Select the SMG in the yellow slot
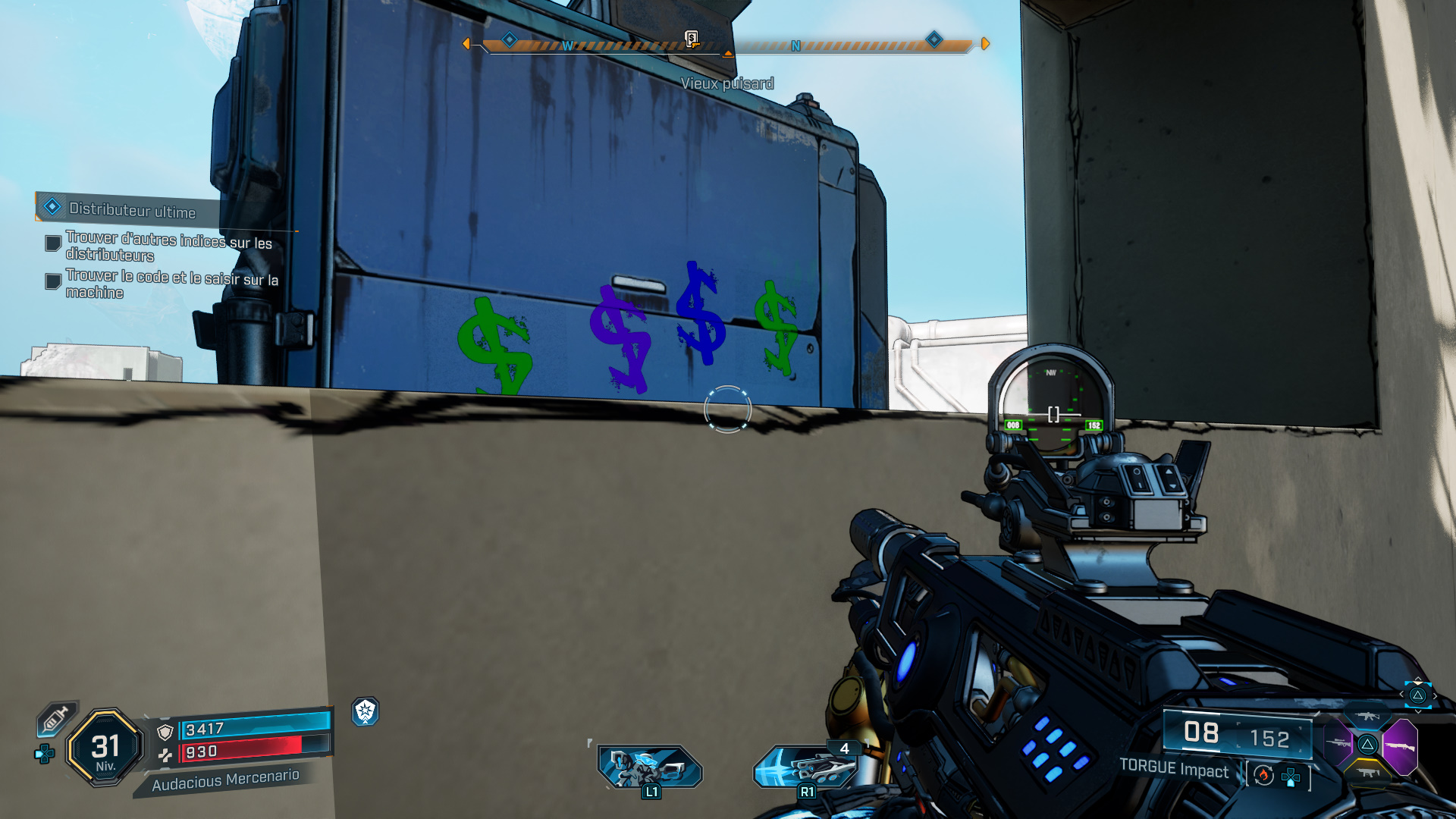1456x819 pixels. (1368, 773)
